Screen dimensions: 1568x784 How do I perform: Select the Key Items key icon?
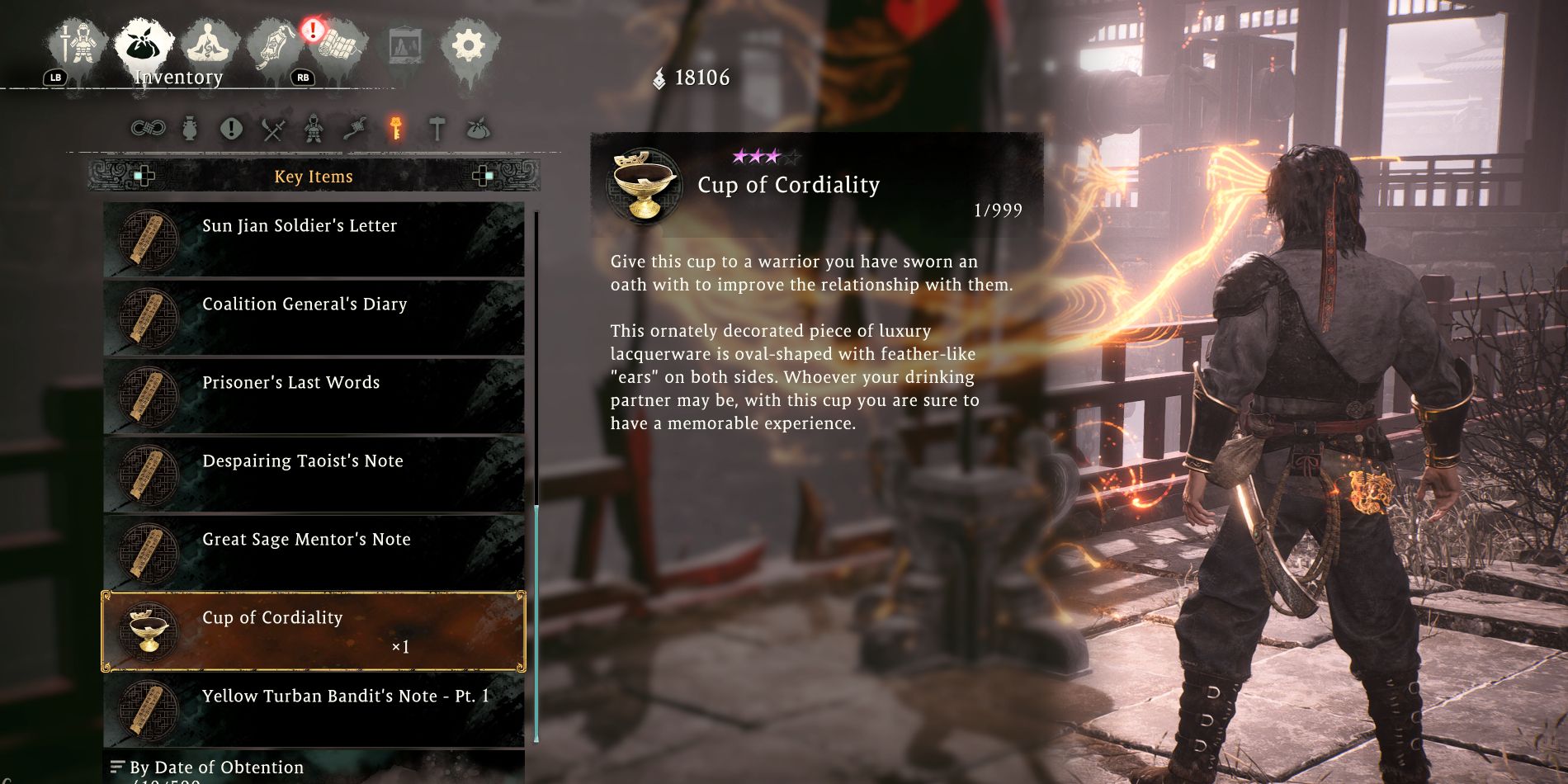click(x=396, y=129)
